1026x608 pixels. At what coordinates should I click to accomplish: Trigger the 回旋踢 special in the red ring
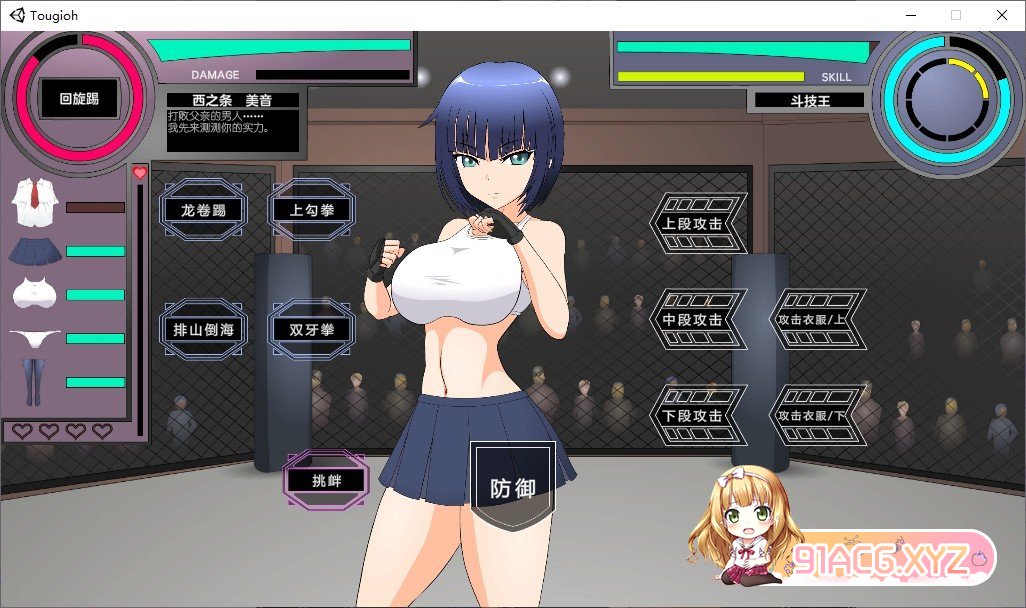(x=79, y=99)
